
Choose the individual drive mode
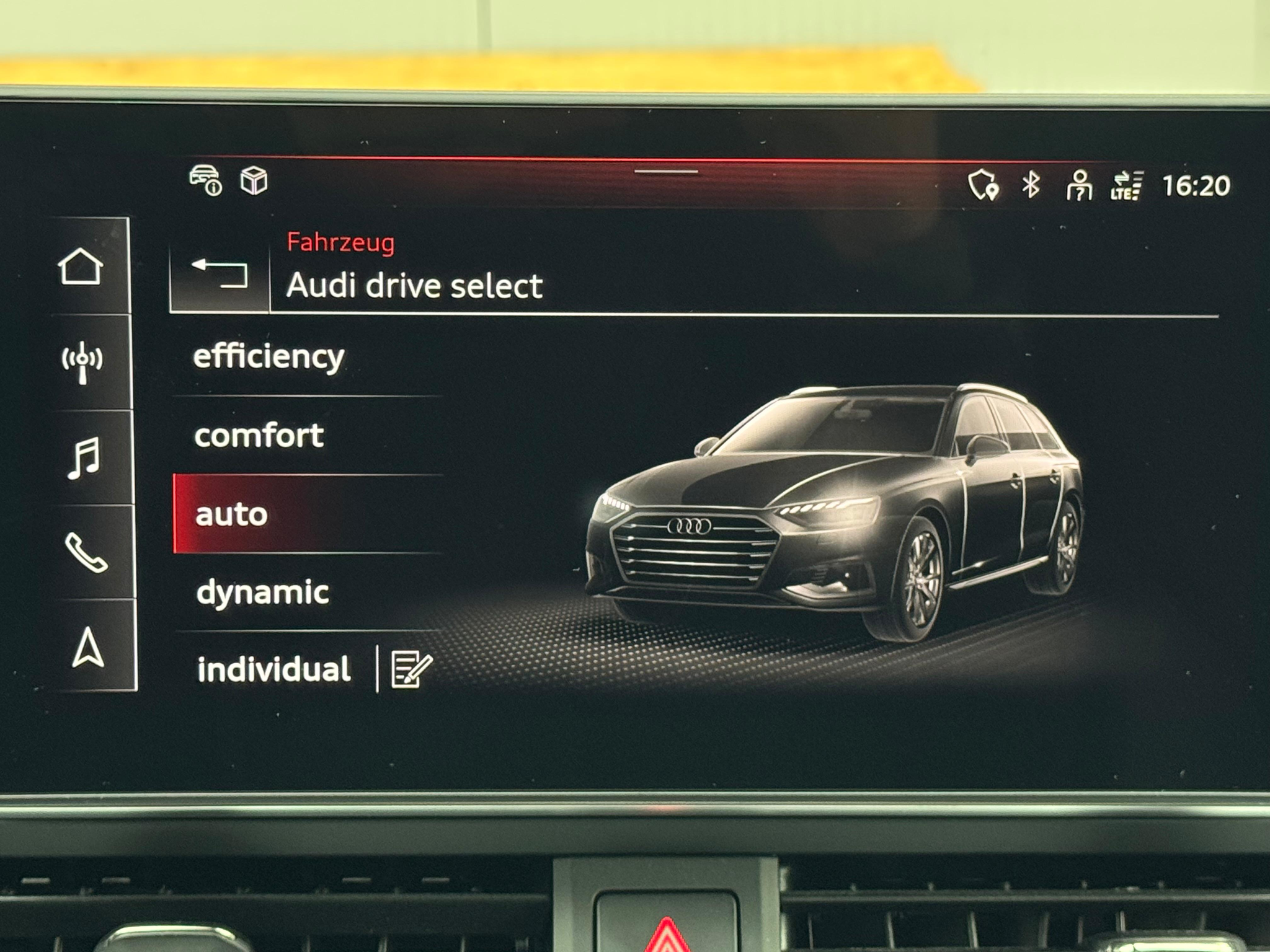pos(273,669)
